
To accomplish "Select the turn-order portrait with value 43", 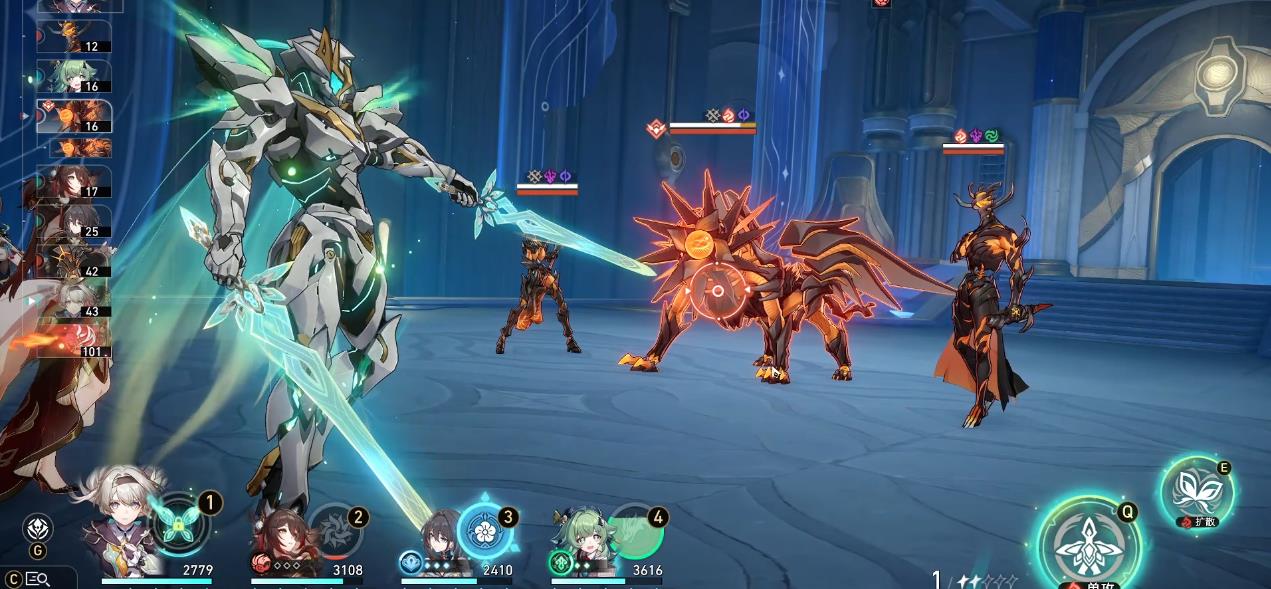I will pyautogui.click(x=74, y=300).
